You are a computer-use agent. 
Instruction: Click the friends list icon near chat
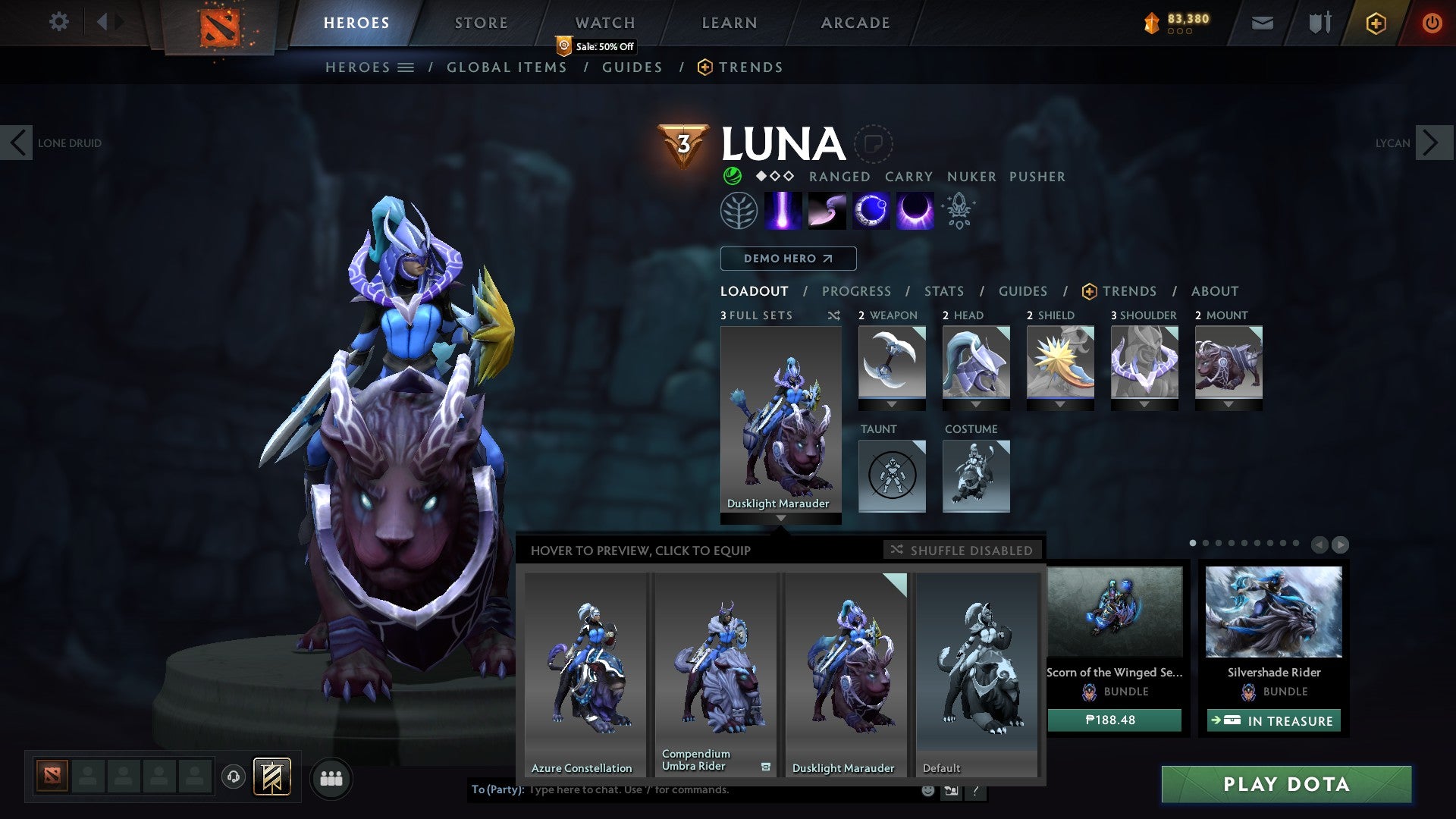331,777
